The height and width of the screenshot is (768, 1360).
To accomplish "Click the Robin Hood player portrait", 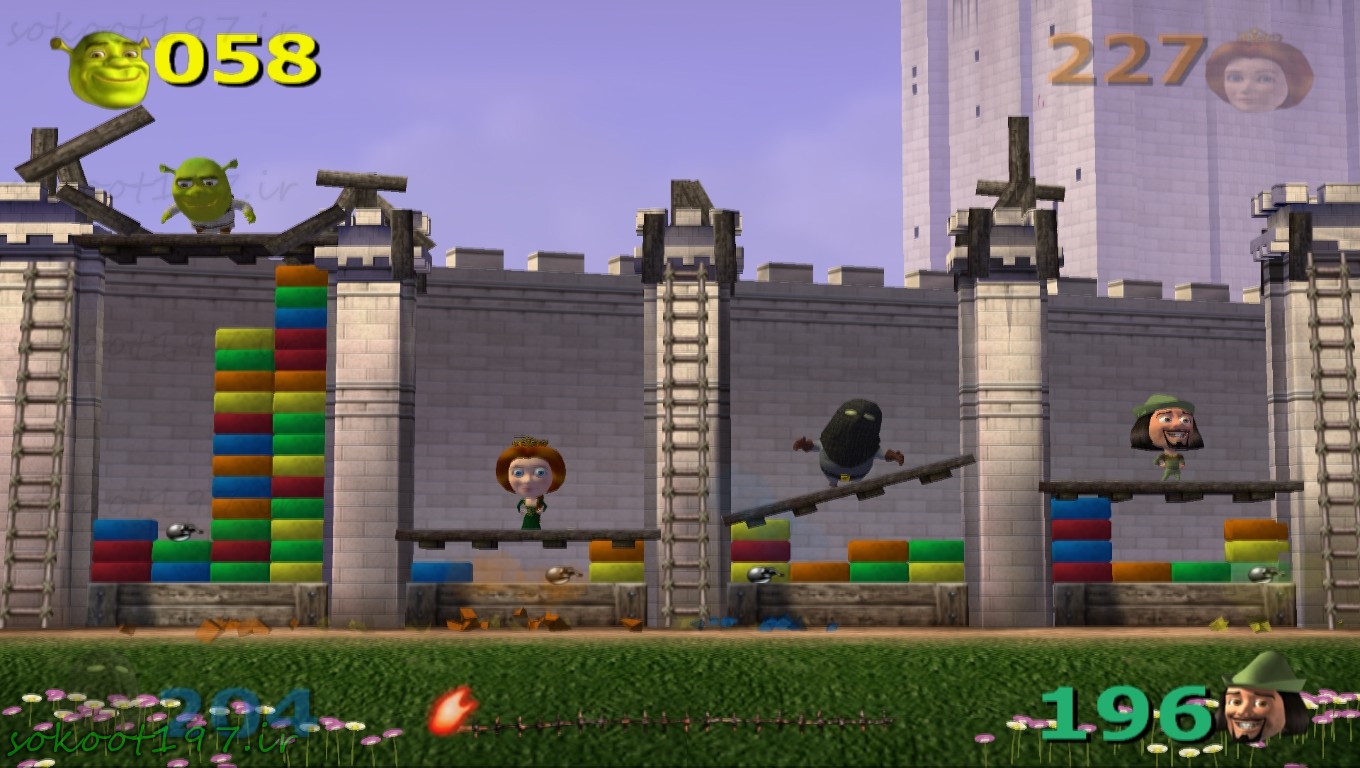I will click(1264, 700).
